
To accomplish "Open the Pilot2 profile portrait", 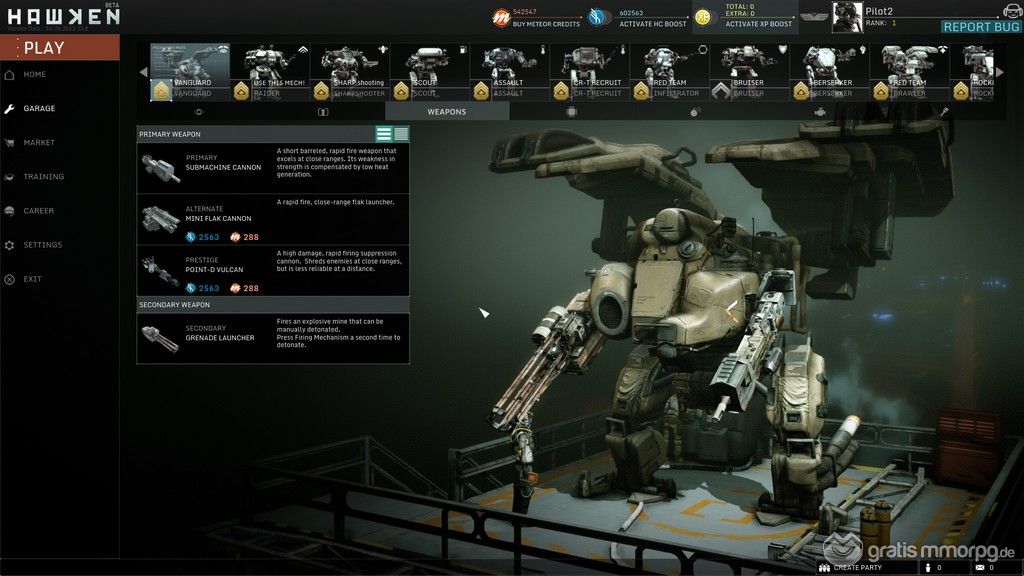I will tap(846, 16).
